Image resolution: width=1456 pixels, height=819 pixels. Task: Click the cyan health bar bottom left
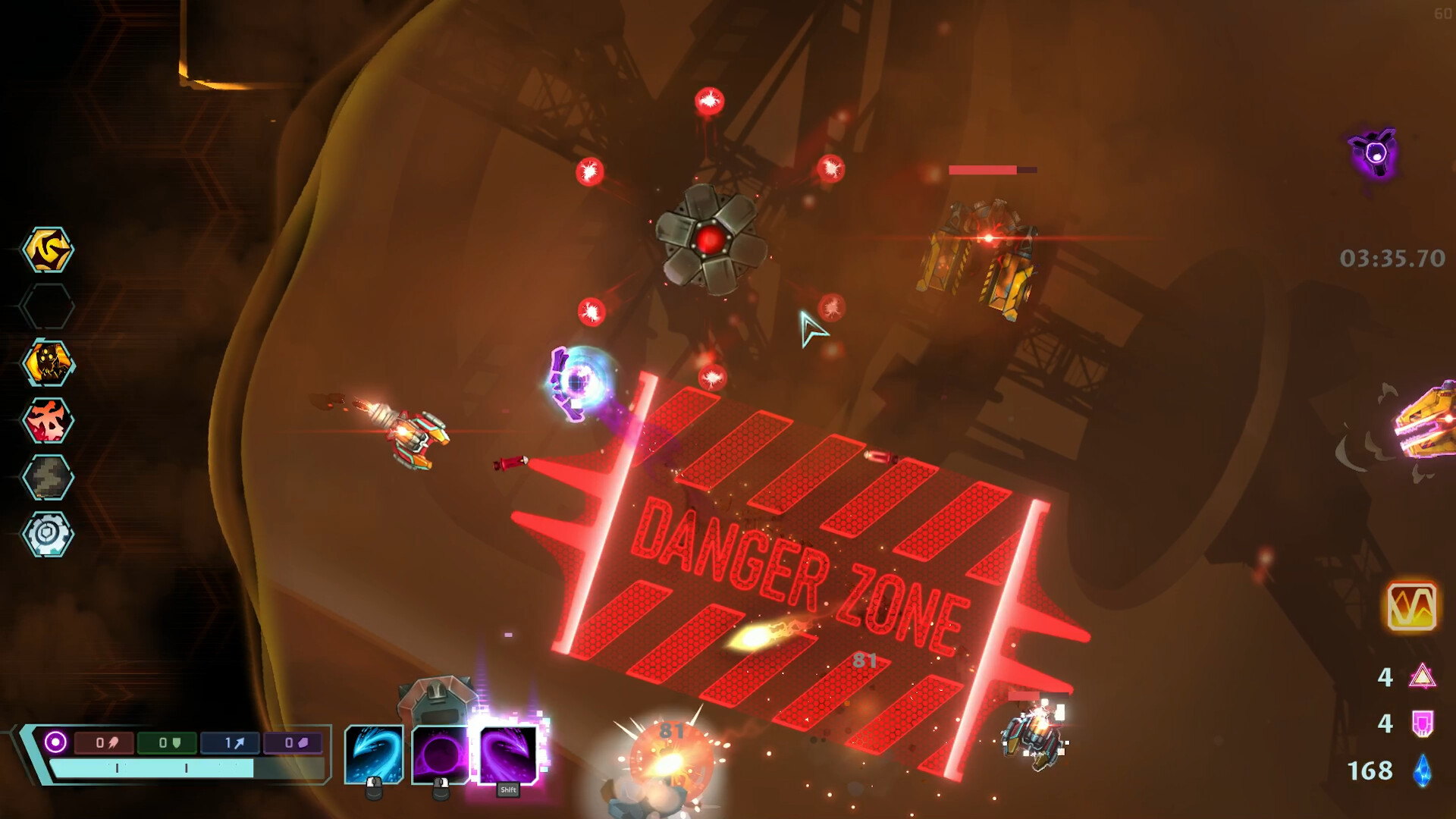point(152,767)
